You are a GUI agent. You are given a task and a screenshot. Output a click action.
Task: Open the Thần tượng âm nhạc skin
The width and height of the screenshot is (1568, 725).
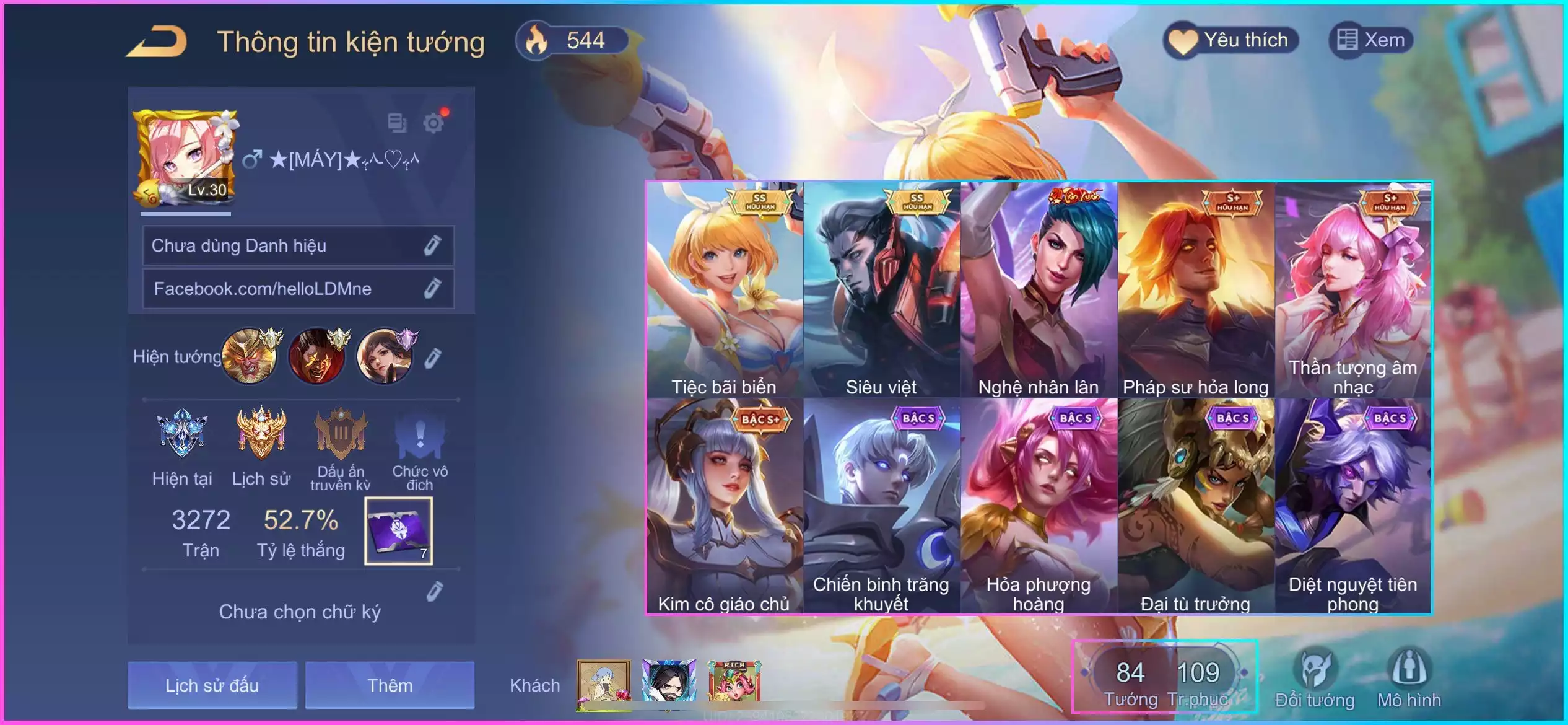coord(1353,290)
